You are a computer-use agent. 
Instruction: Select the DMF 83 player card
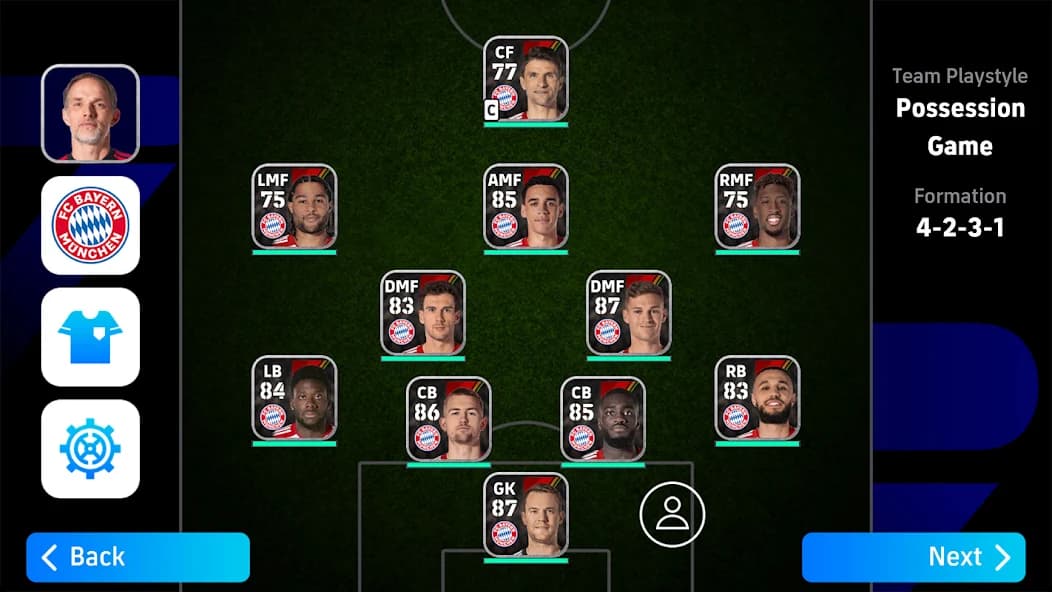tap(423, 312)
